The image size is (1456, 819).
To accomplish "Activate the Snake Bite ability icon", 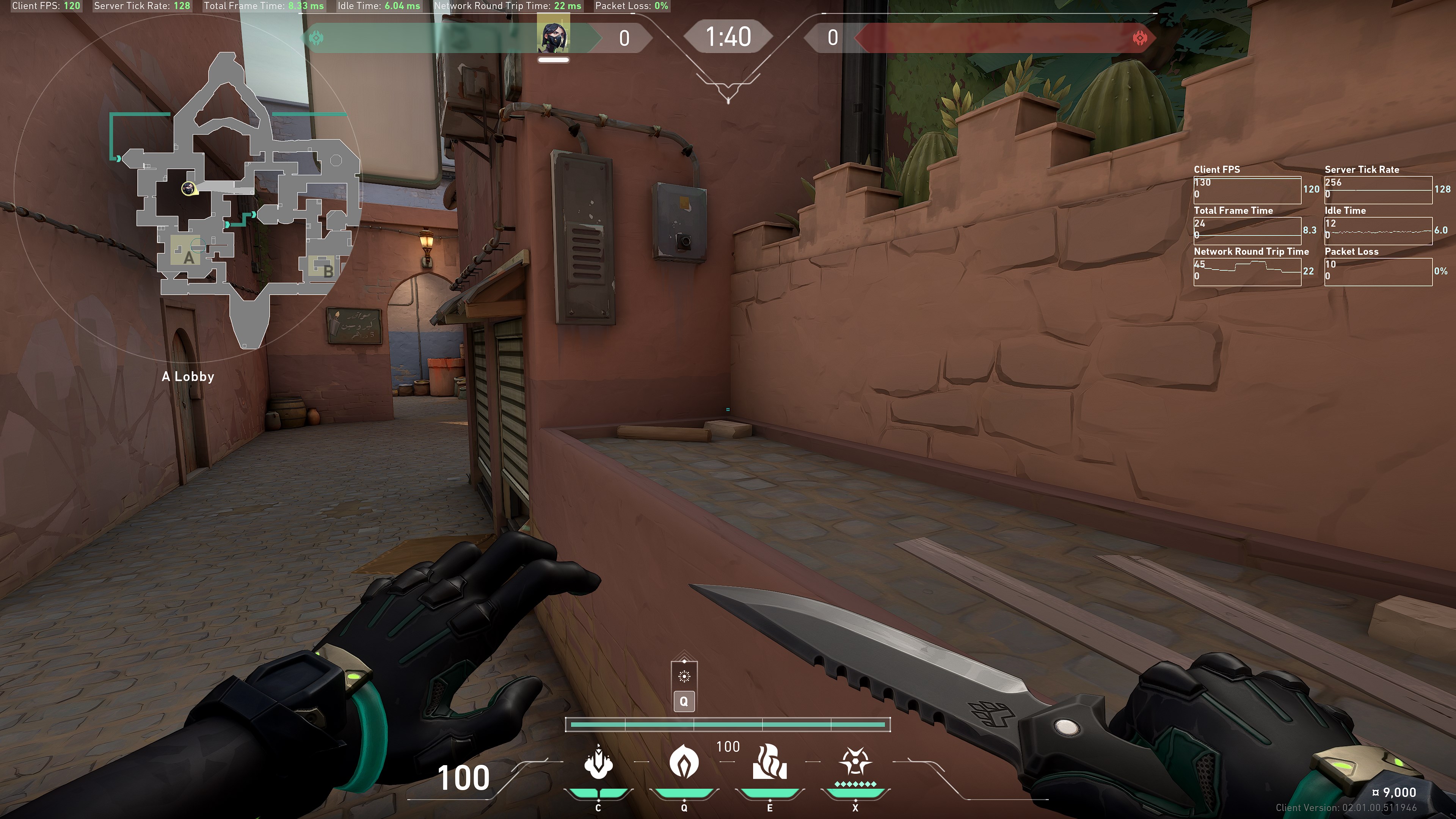I will [x=598, y=763].
